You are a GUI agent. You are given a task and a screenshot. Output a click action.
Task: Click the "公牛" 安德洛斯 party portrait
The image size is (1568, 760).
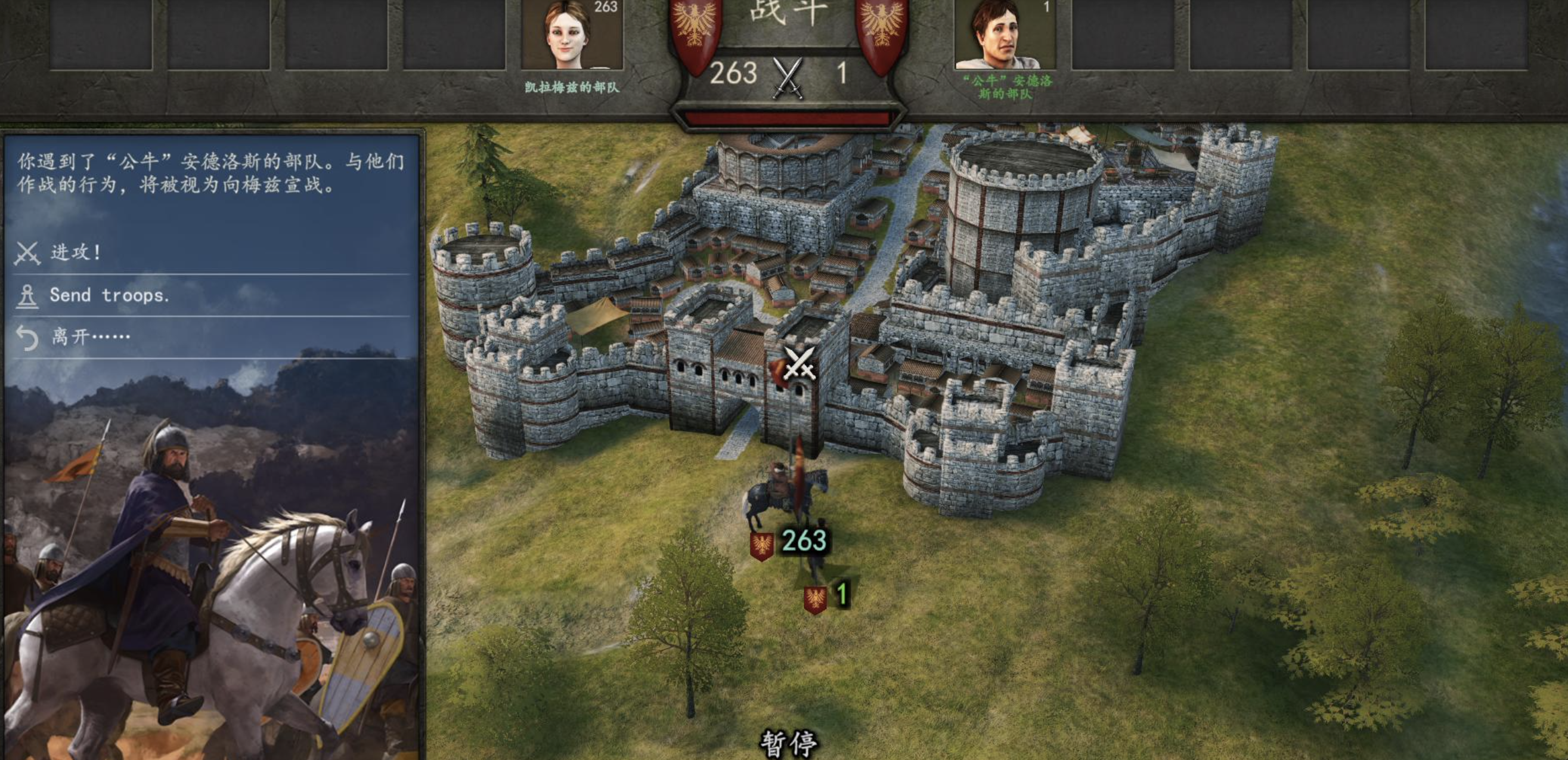(x=1005, y=35)
